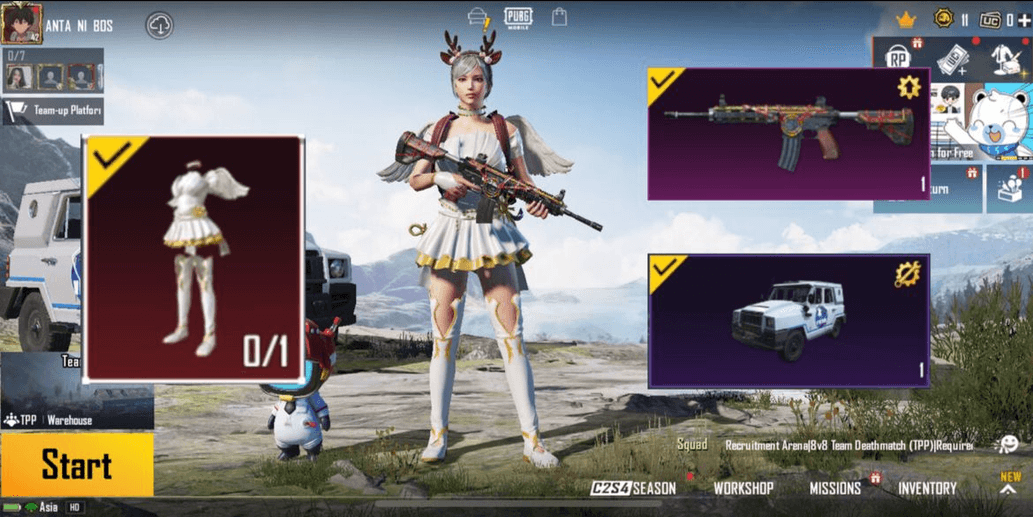Add UC with the plus button
This screenshot has height=517, width=1033.
click(1023, 20)
